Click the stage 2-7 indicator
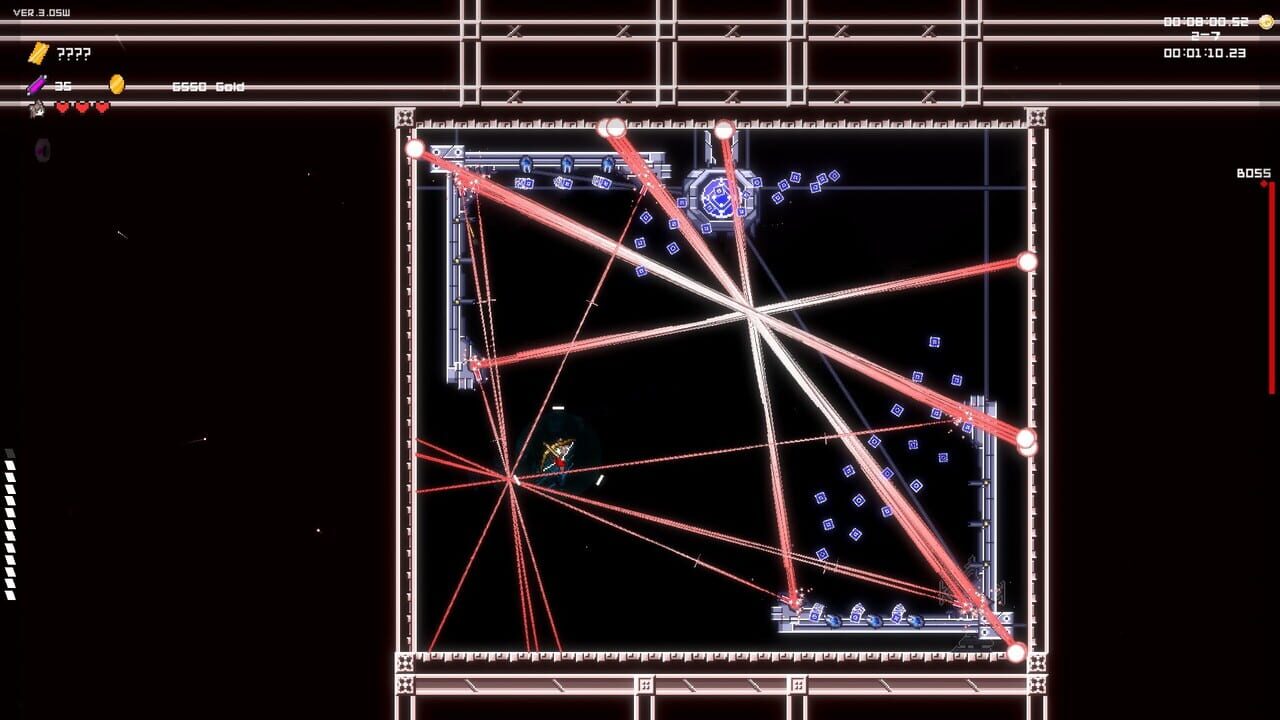 click(1205, 34)
